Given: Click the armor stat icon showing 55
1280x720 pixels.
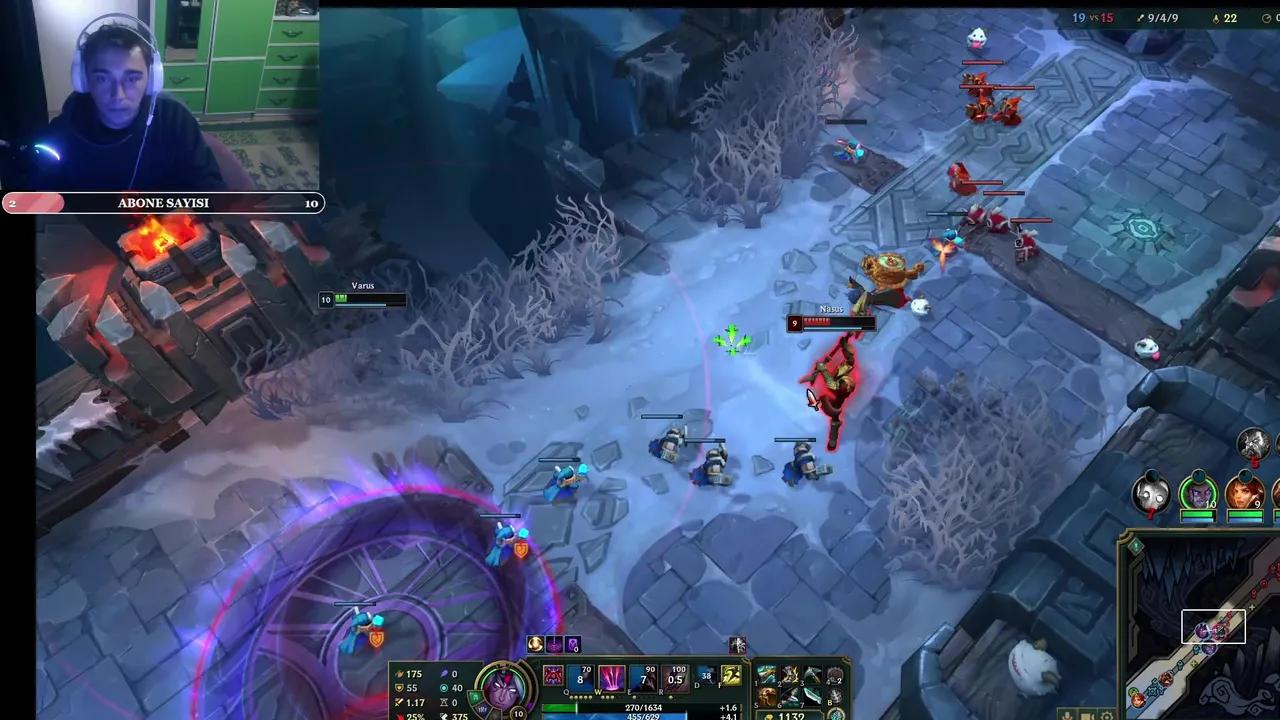Looking at the screenshot, I should click(397, 688).
